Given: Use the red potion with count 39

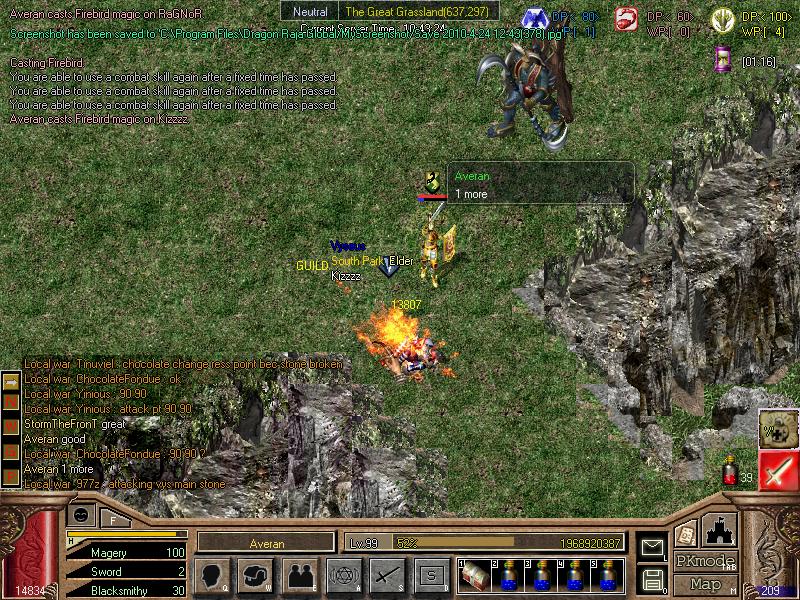Looking at the screenshot, I should 731,470.
